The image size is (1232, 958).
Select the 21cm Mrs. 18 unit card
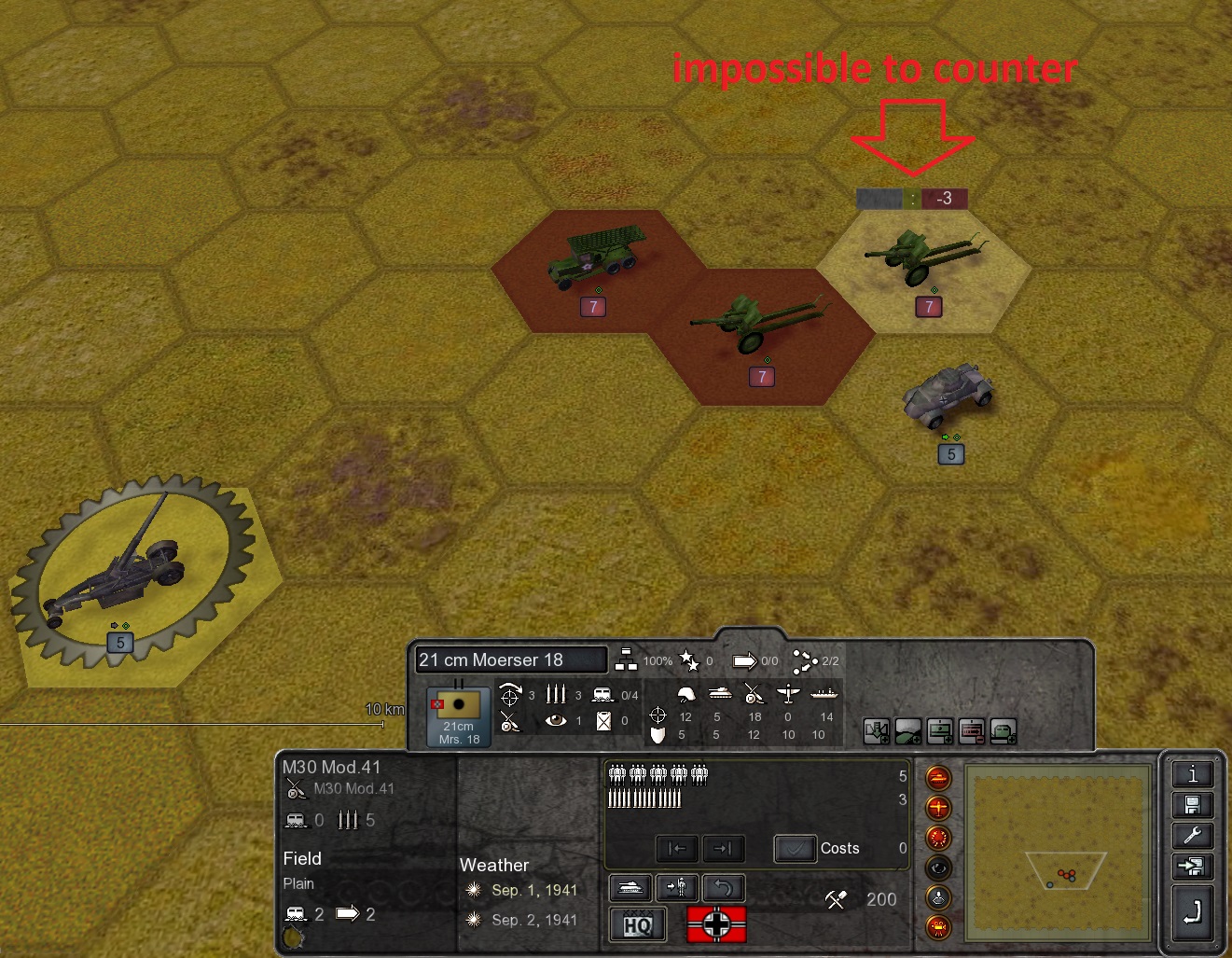pos(458,716)
